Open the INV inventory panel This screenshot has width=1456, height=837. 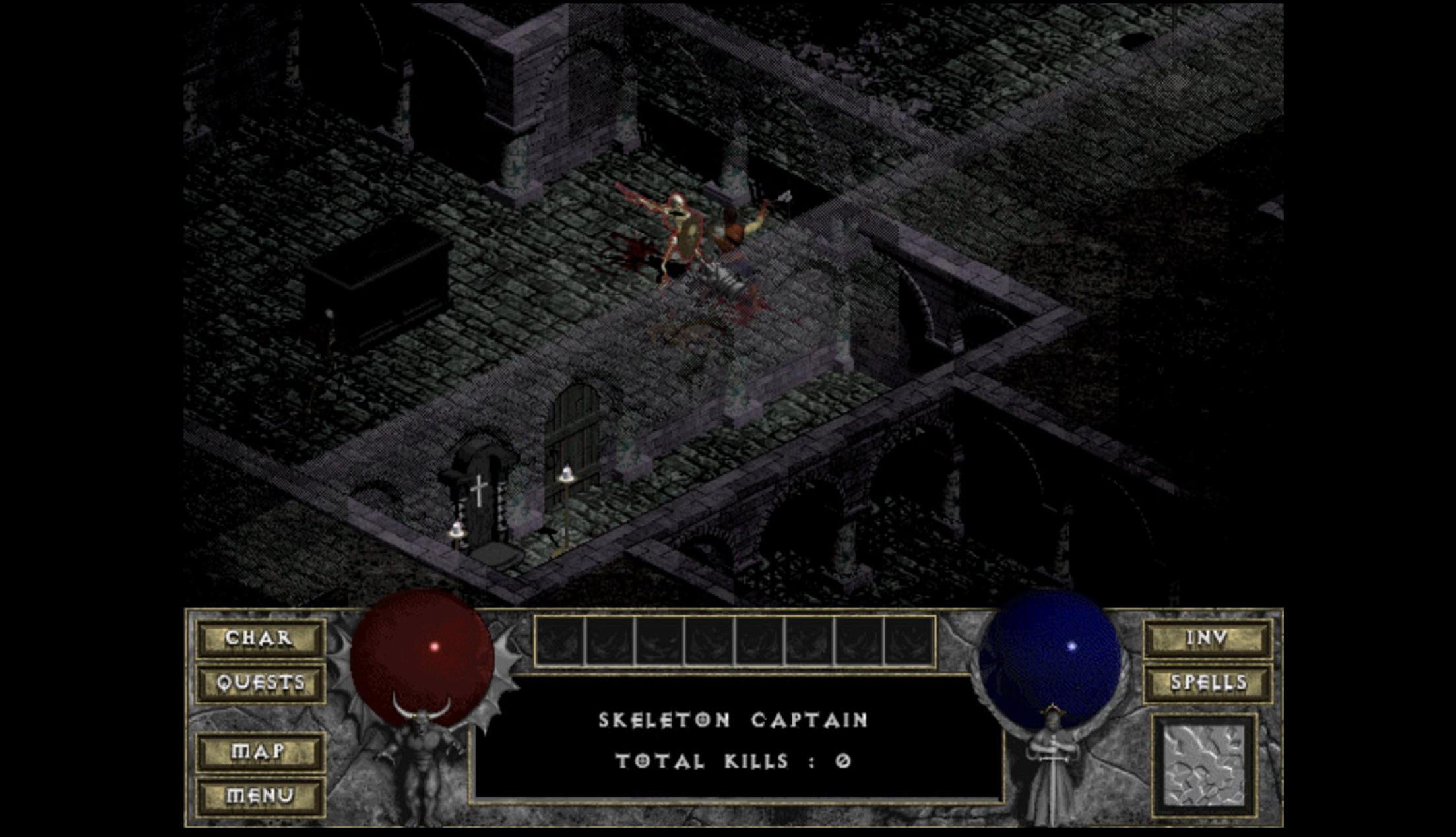point(1207,638)
